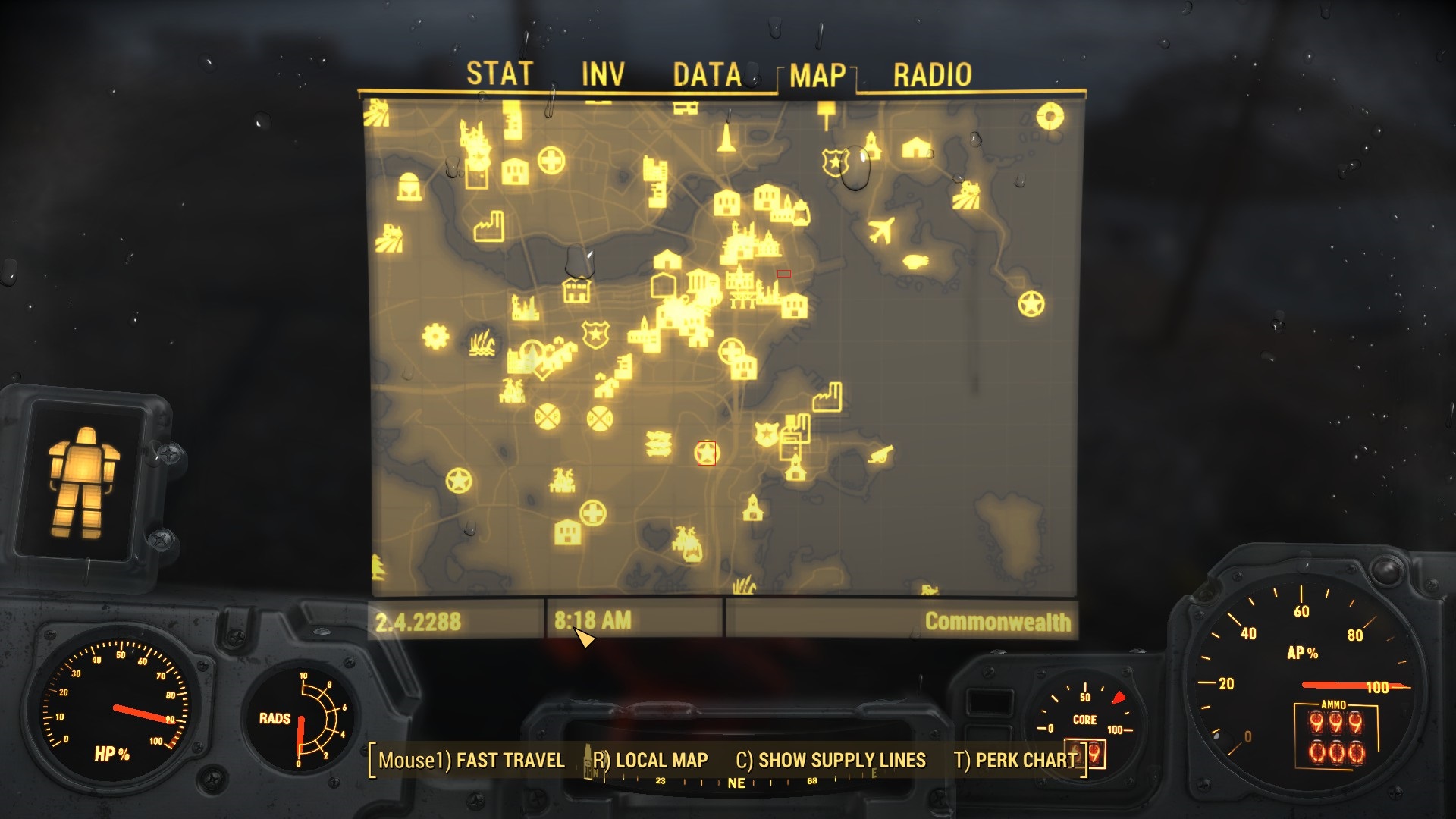Choose the stacked boats map marker
The height and width of the screenshot is (819, 1456).
pos(657,443)
